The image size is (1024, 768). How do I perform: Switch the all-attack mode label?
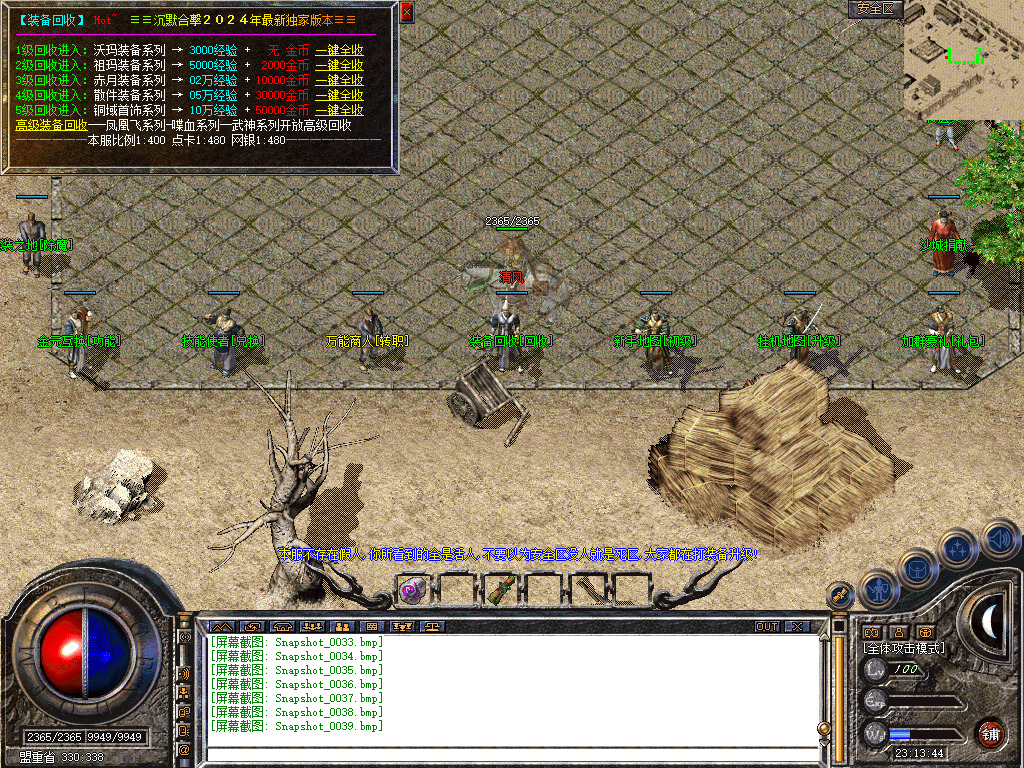903,648
